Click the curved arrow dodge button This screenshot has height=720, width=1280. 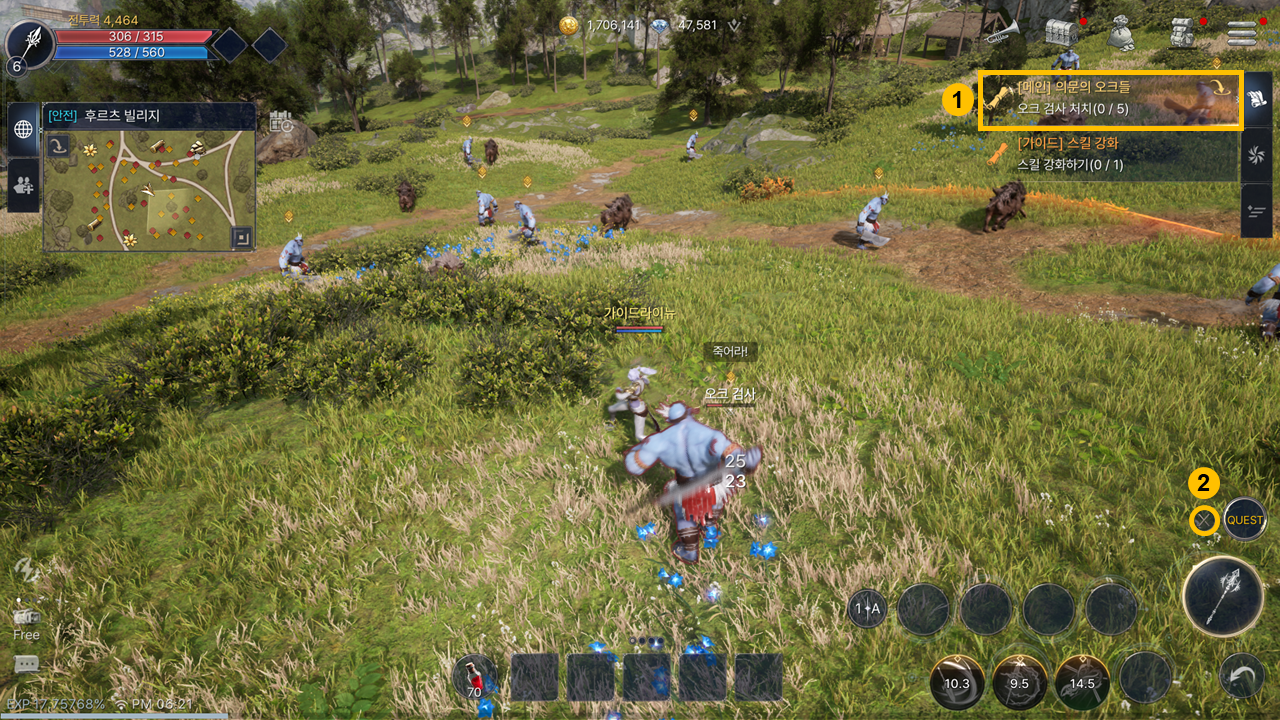(x=1241, y=676)
